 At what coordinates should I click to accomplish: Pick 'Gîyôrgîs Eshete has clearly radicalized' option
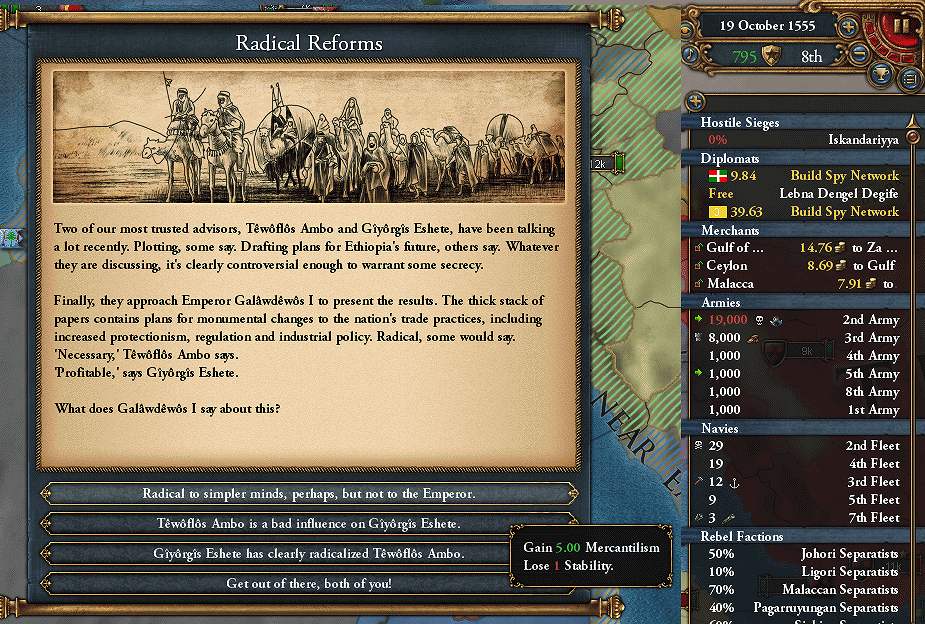click(x=308, y=553)
